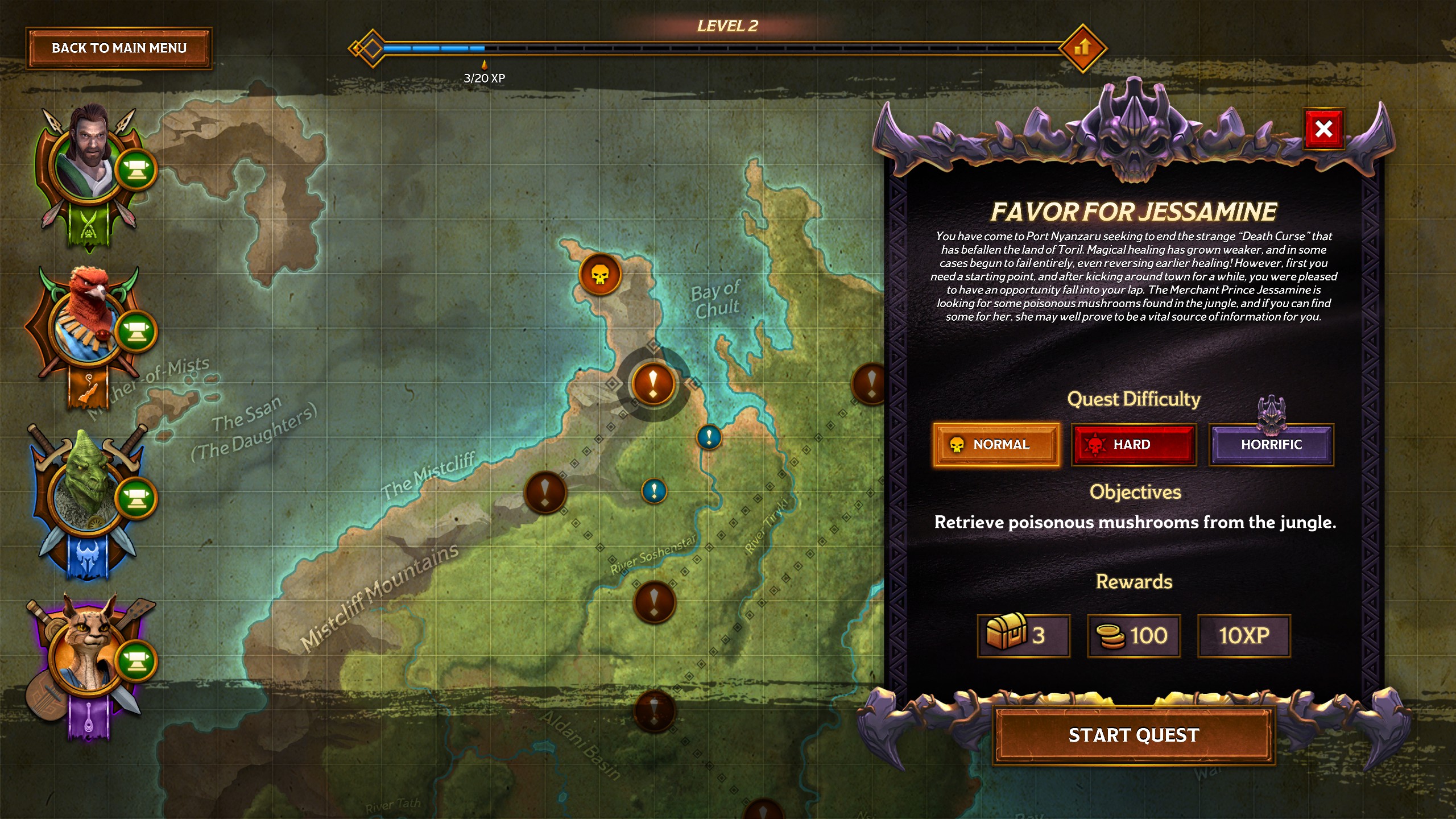Open the cat-folk bard's anvil upgrade icon
This screenshot has width=1456, height=819.
click(x=136, y=661)
